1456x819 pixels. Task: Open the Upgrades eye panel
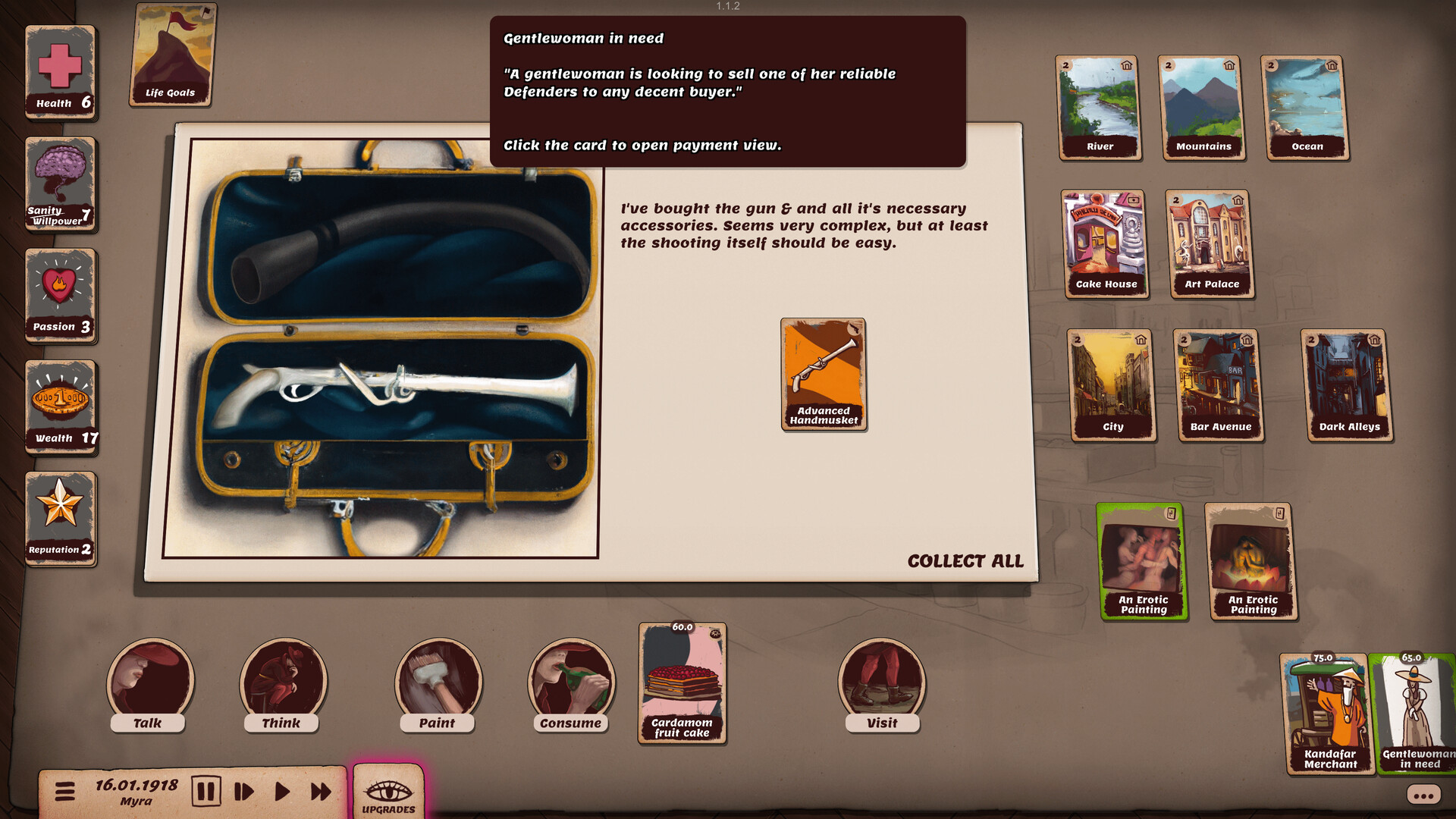tap(388, 791)
